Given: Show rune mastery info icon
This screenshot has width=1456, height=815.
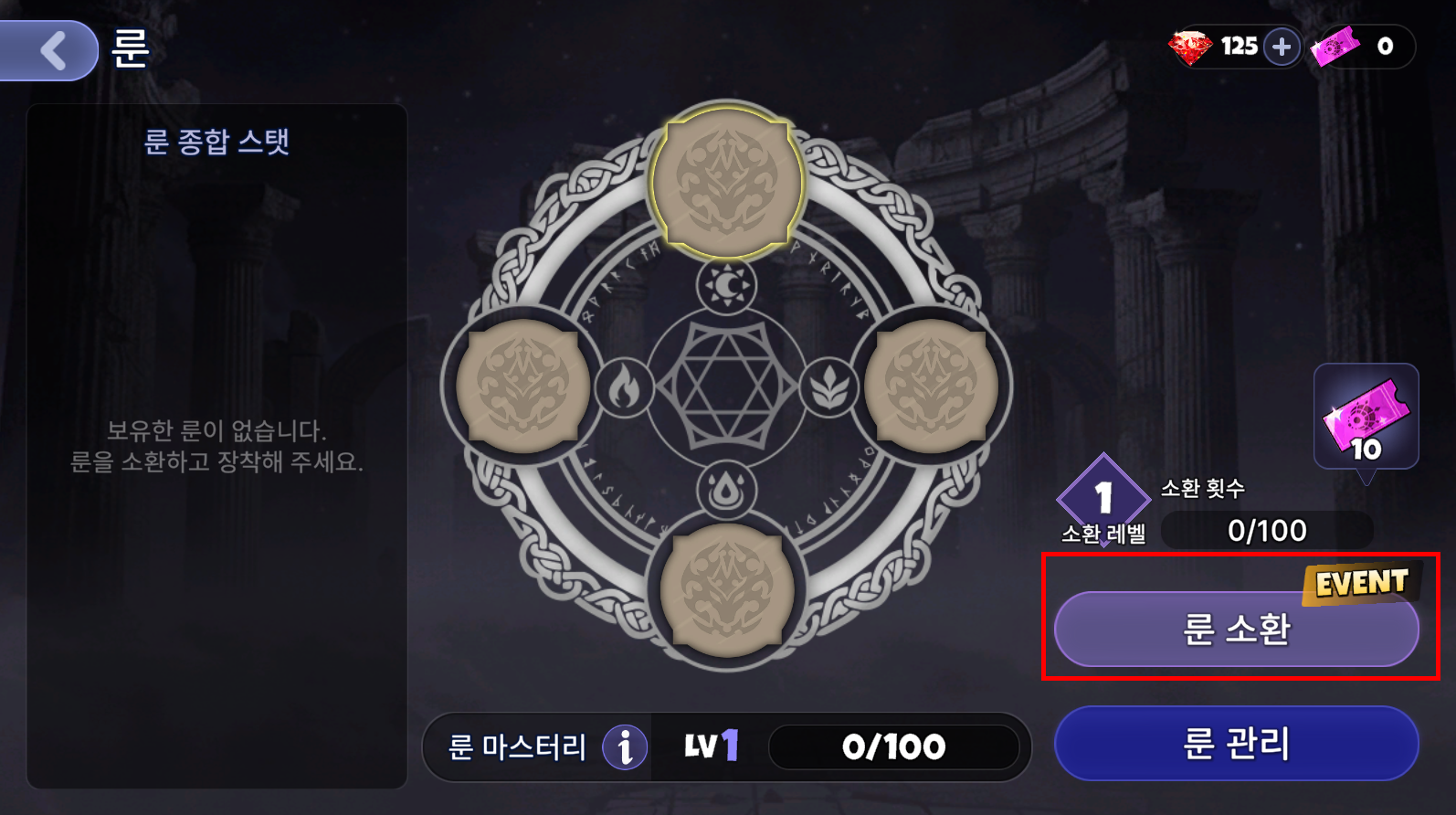Looking at the screenshot, I should (625, 747).
